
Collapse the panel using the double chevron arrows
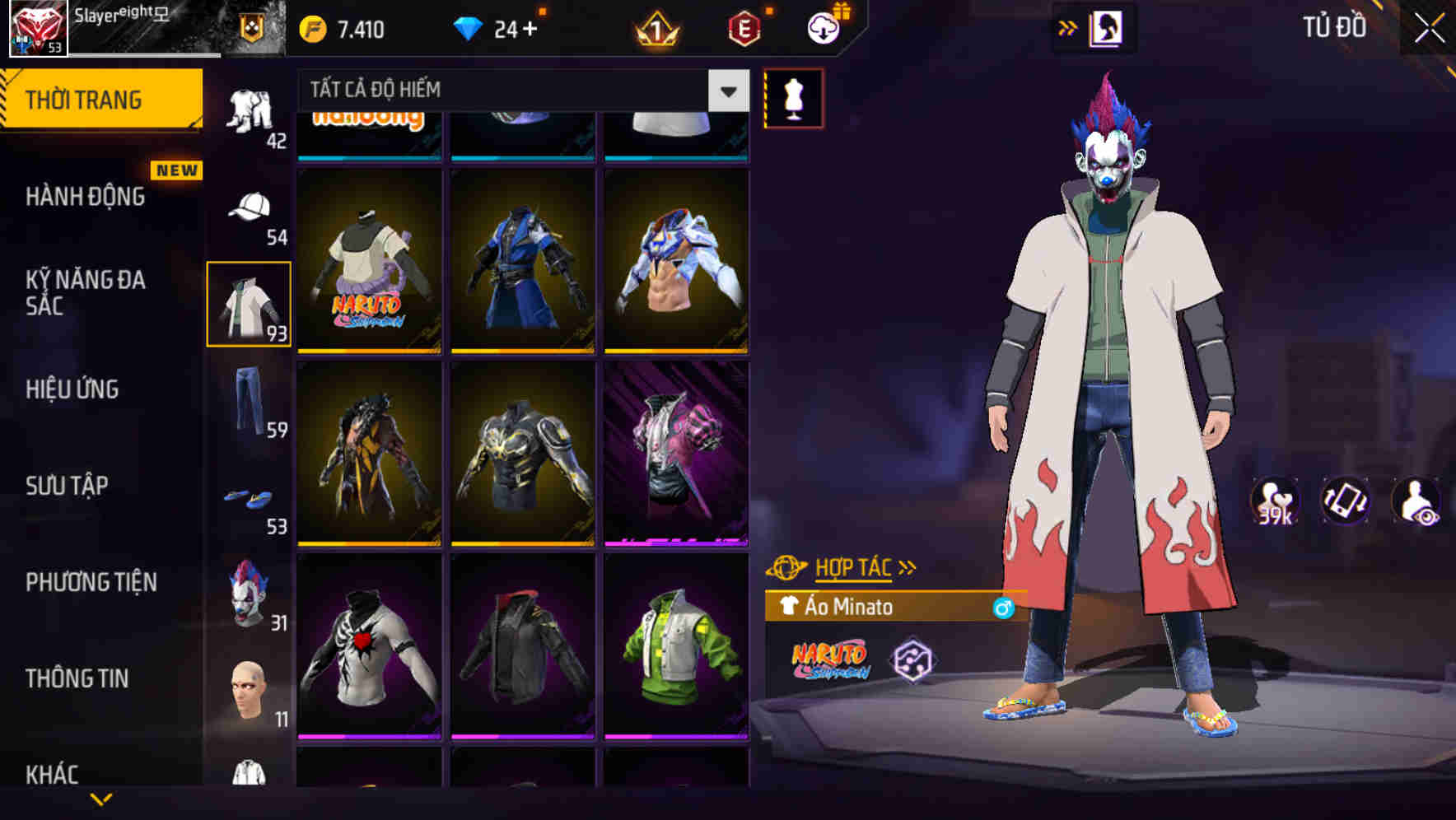point(1068,26)
